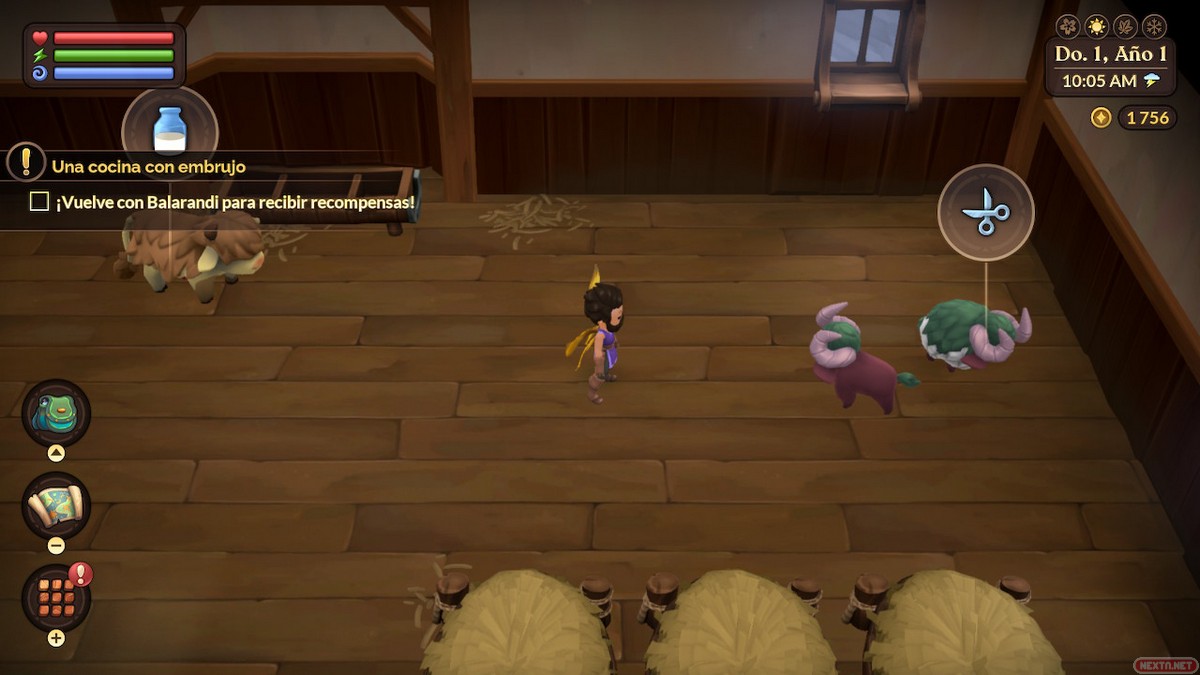Image resolution: width=1200 pixels, height=675 pixels.
Task: Click the gold coin currency icon
Action: pyautogui.click(x=1101, y=118)
